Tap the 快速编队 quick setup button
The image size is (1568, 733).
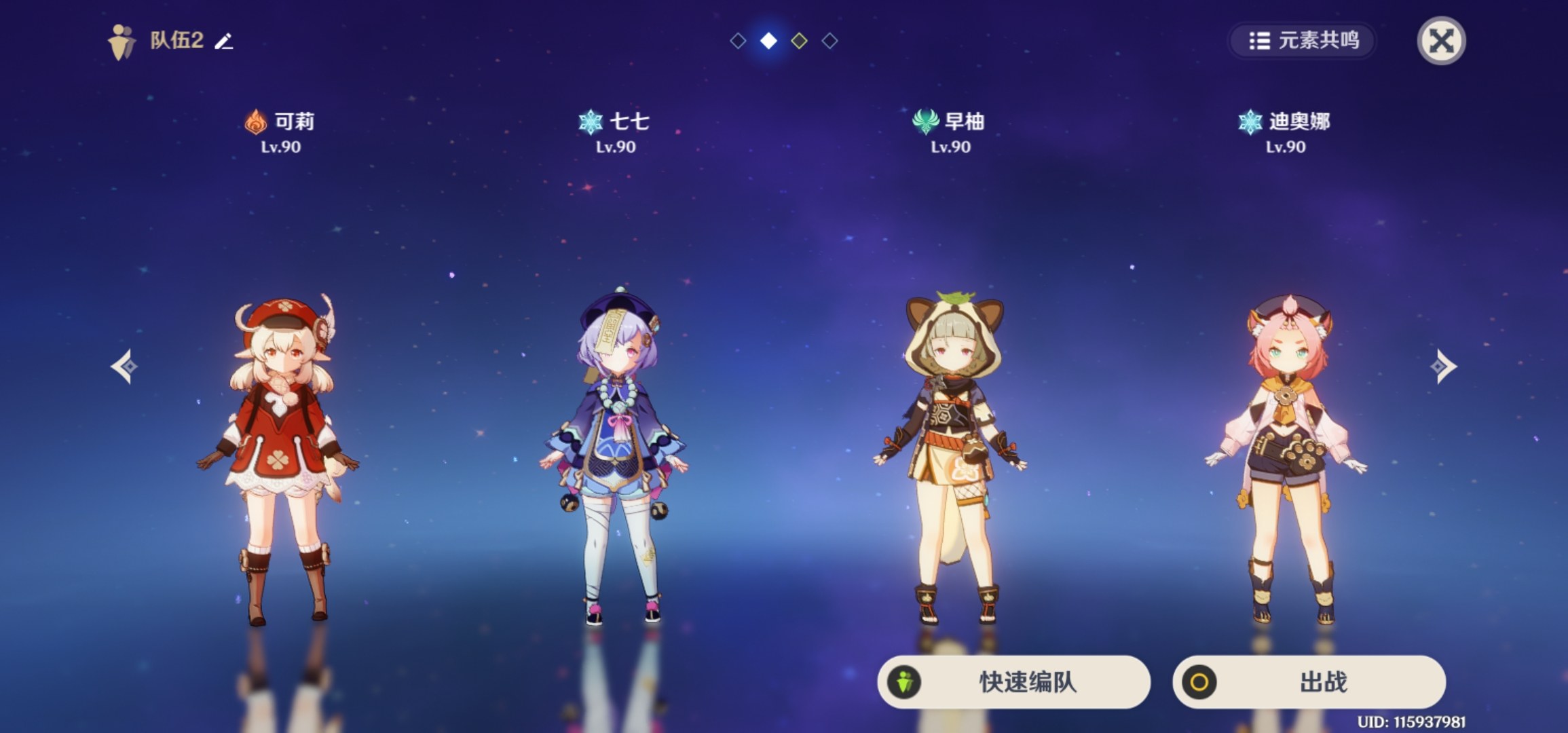[1013, 681]
